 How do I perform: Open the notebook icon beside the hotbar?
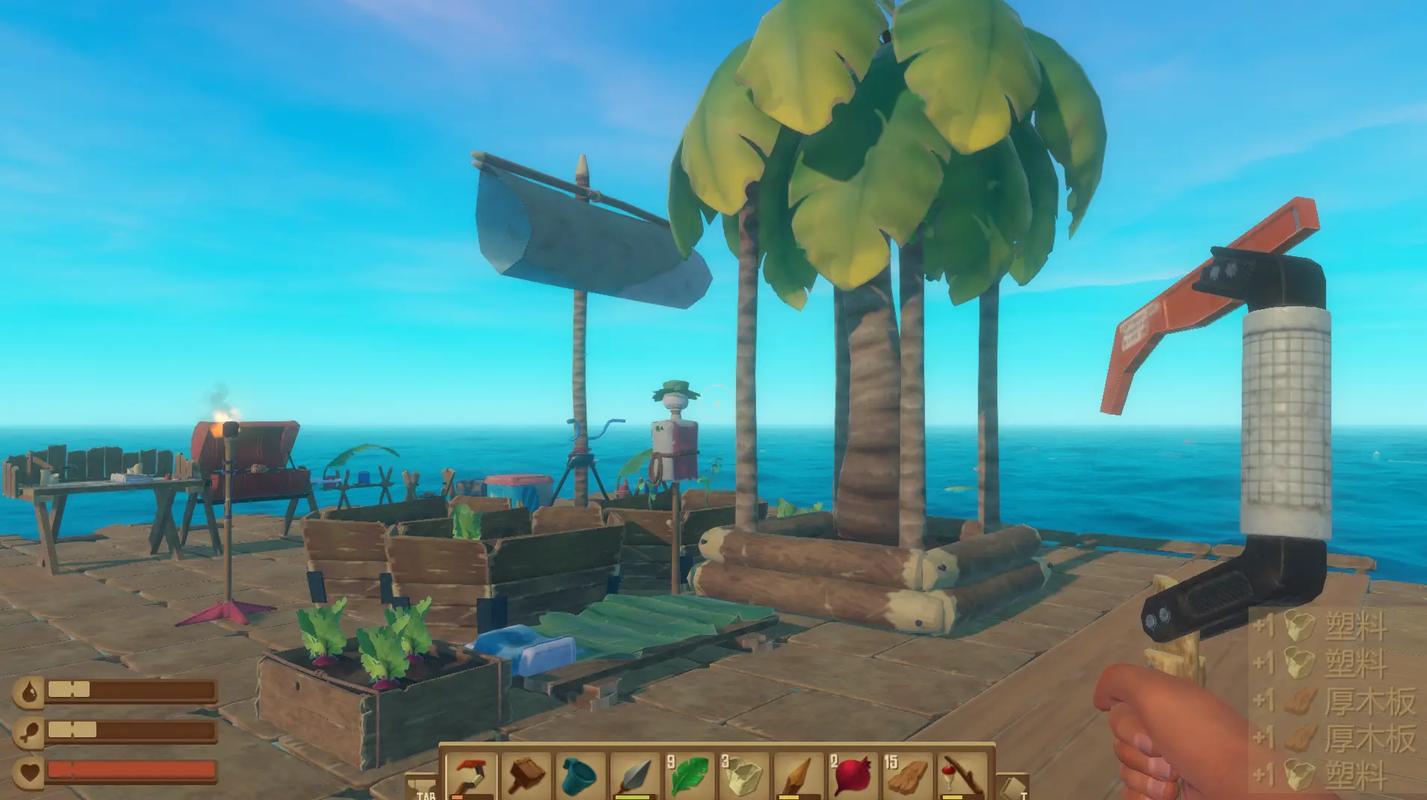coord(1012,787)
